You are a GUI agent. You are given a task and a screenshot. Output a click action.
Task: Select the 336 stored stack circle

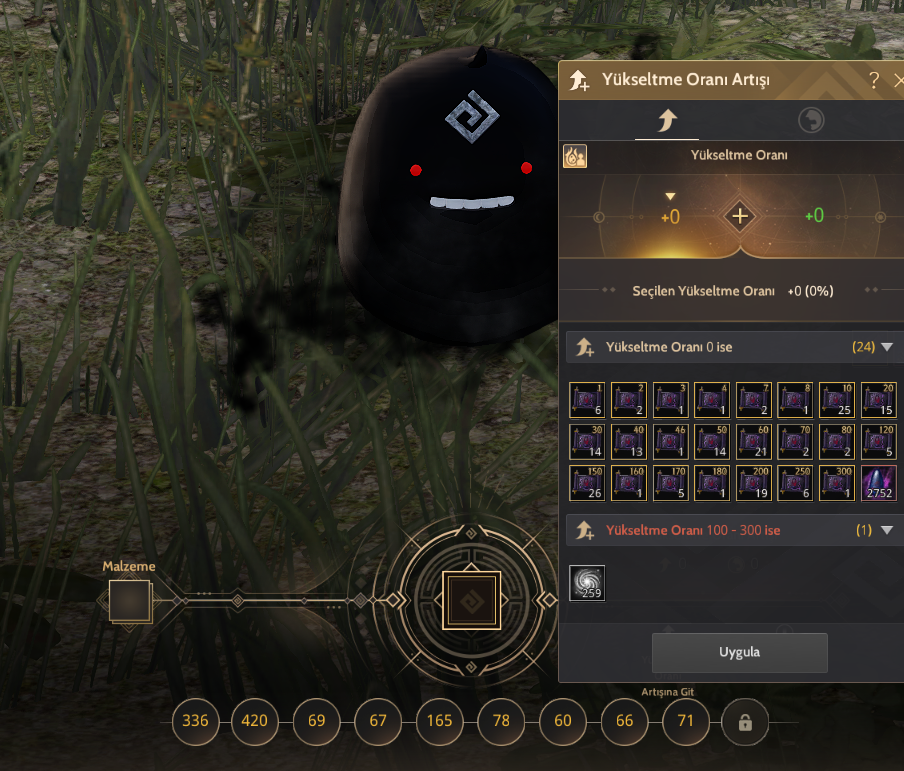[x=195, y=721]
